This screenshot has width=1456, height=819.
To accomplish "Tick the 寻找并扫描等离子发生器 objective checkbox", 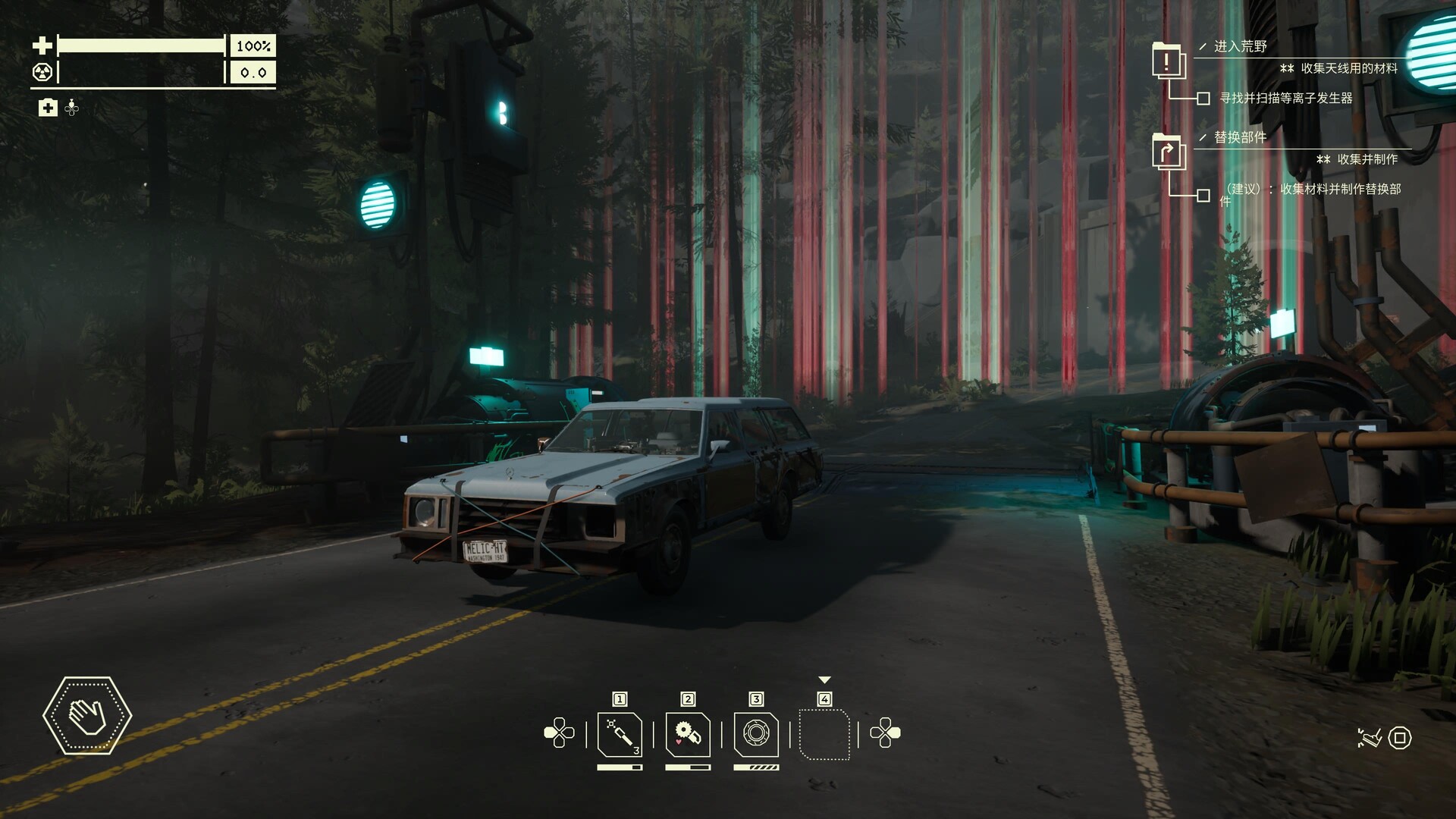I will tap(1203, 99).
